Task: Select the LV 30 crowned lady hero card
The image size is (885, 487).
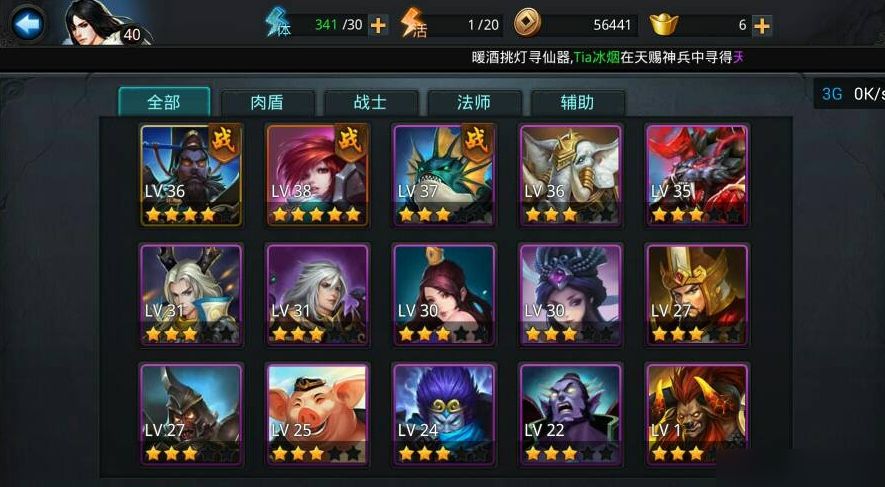Action: (444, 294)
